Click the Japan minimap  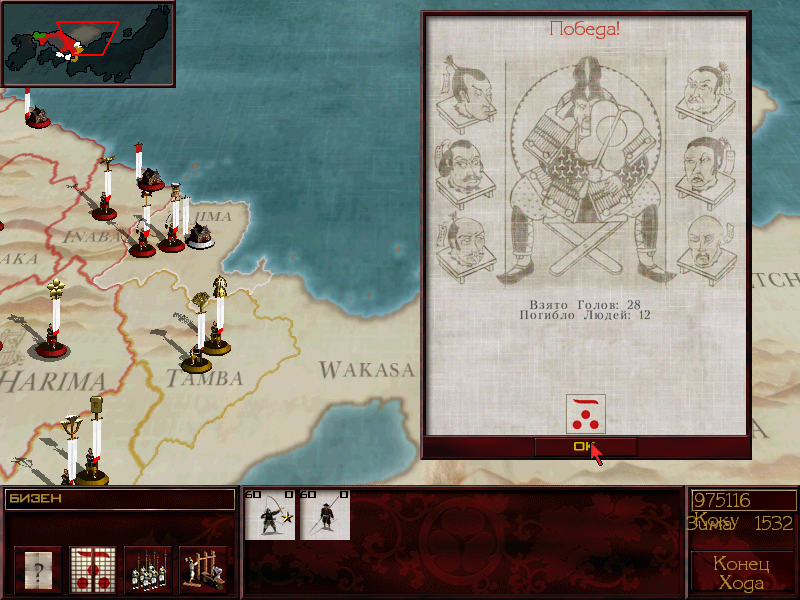[x=88, y=43]
